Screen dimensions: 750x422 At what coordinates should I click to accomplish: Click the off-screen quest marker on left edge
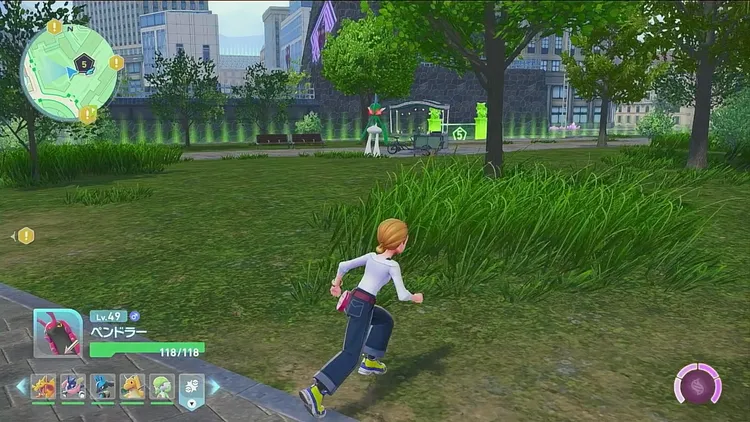pyautogui.click(x=25, y=236)
